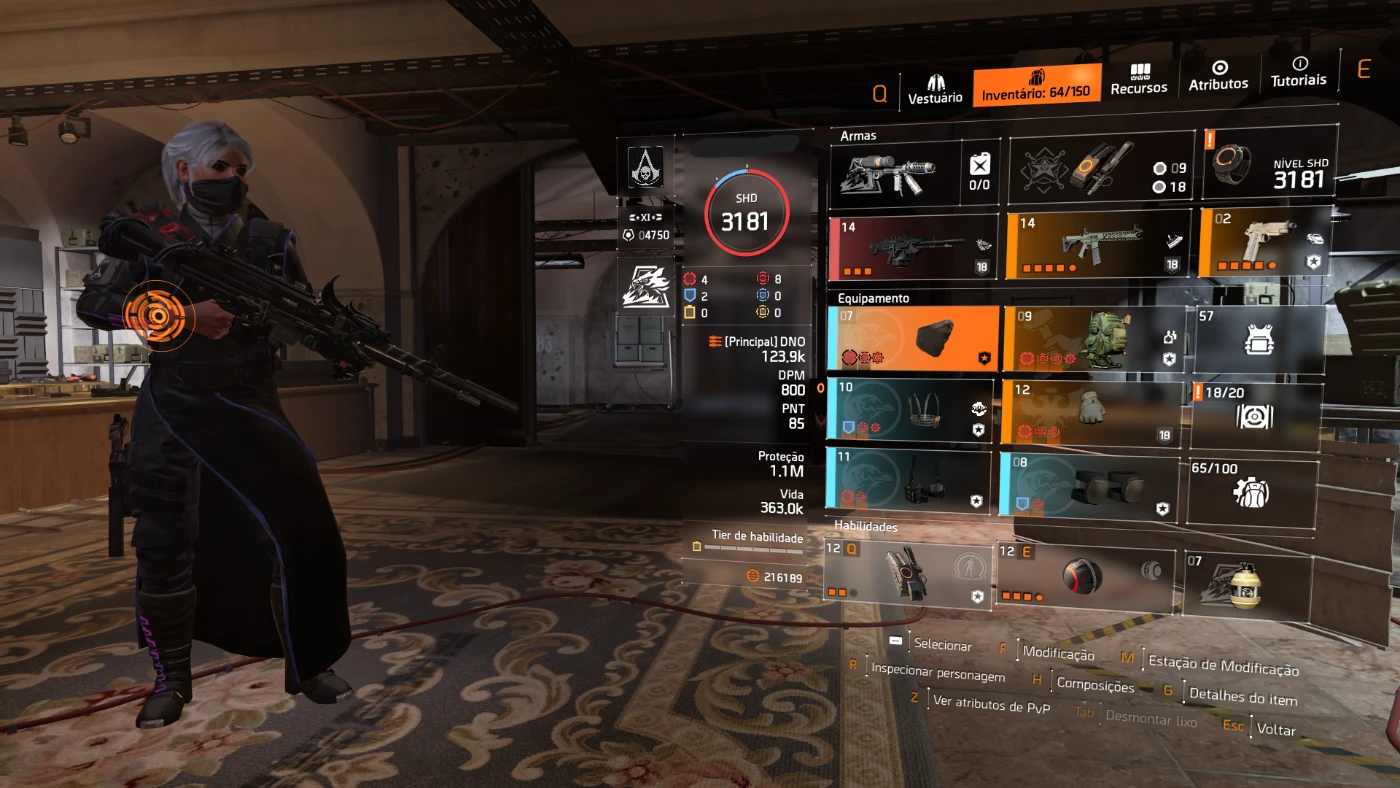
Task: Switch to the Vestuário tab
Action: 935,87
